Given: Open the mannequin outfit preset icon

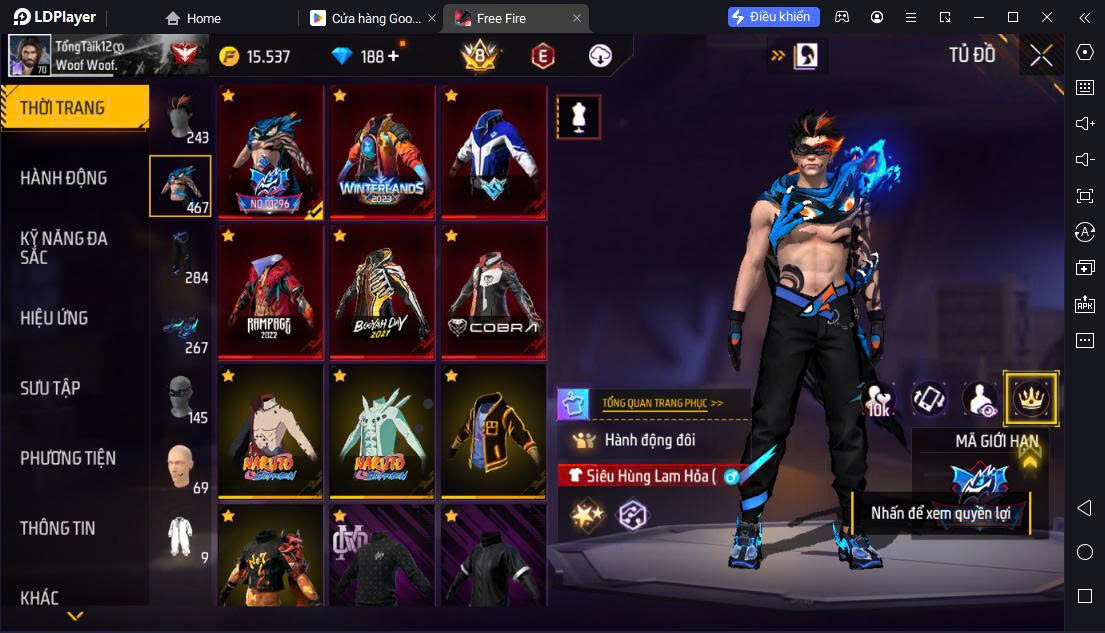Looking at the screenshot, I should coord(578,117).
